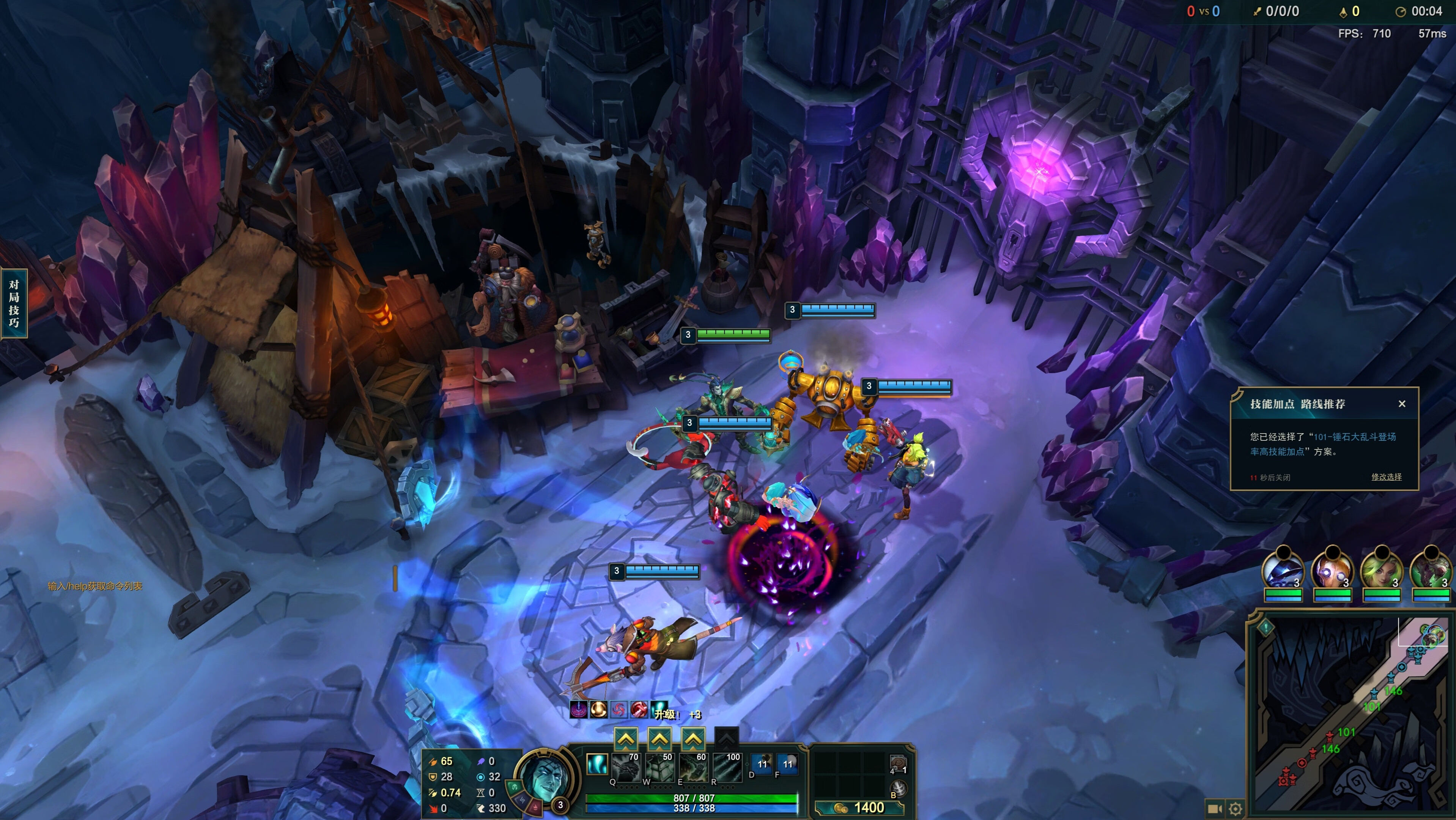Open the 对局技巧 match tips tab

click(x=14, y=303)
